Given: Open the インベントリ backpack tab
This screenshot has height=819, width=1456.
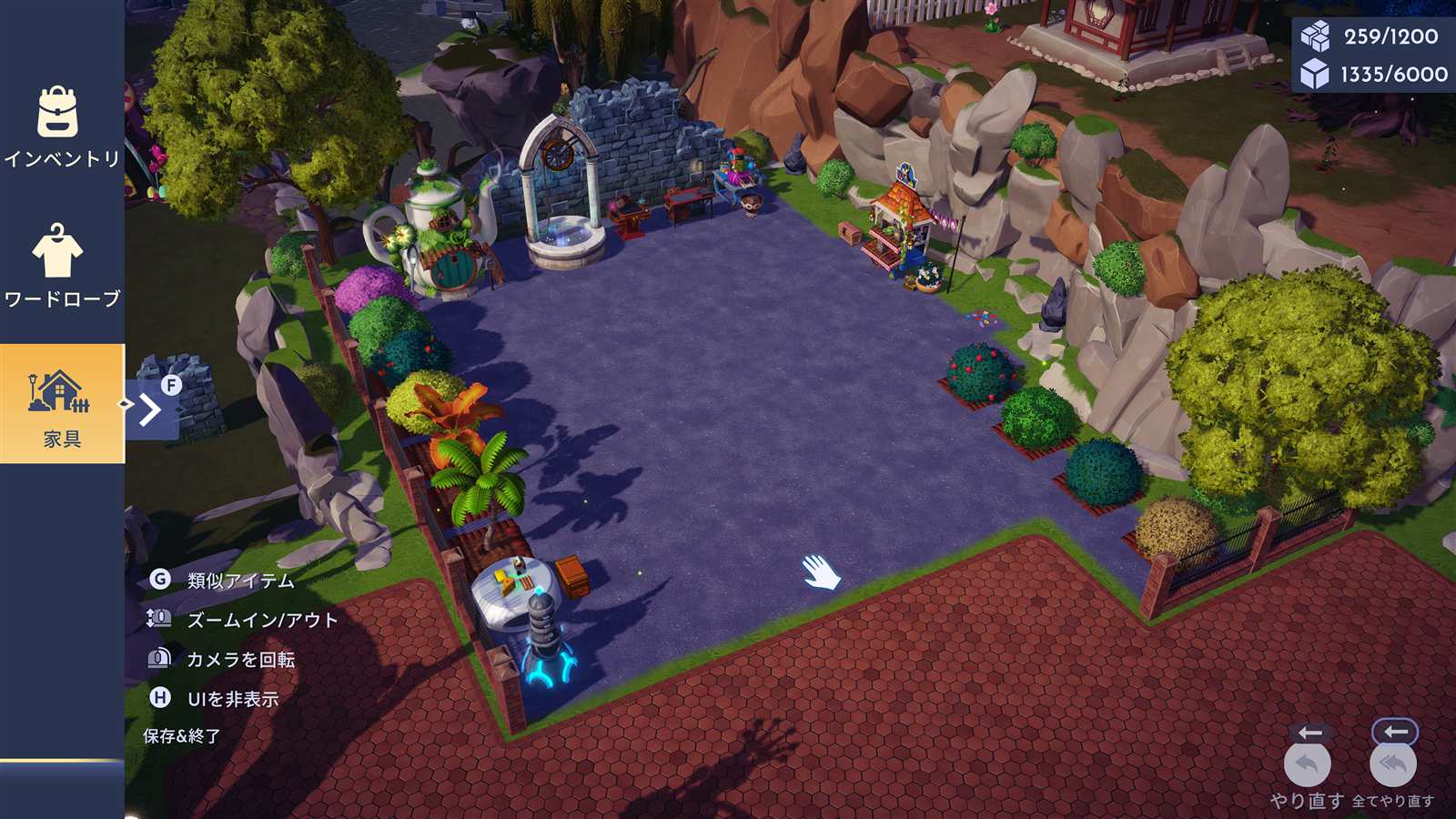Looking at the screenshot, I should coord(60,127).
